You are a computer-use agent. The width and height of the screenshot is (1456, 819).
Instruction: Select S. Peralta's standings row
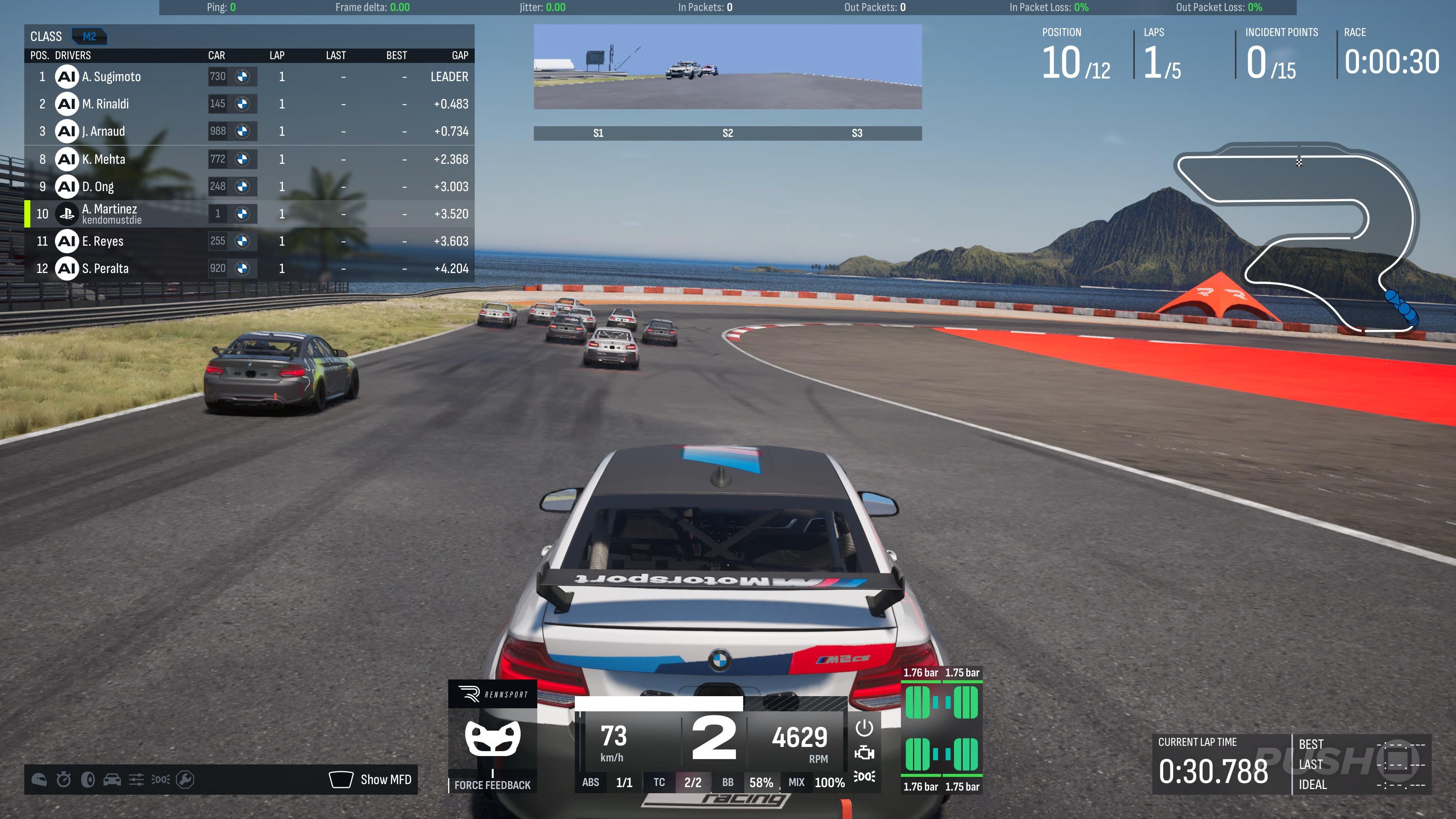pos(249,268)
